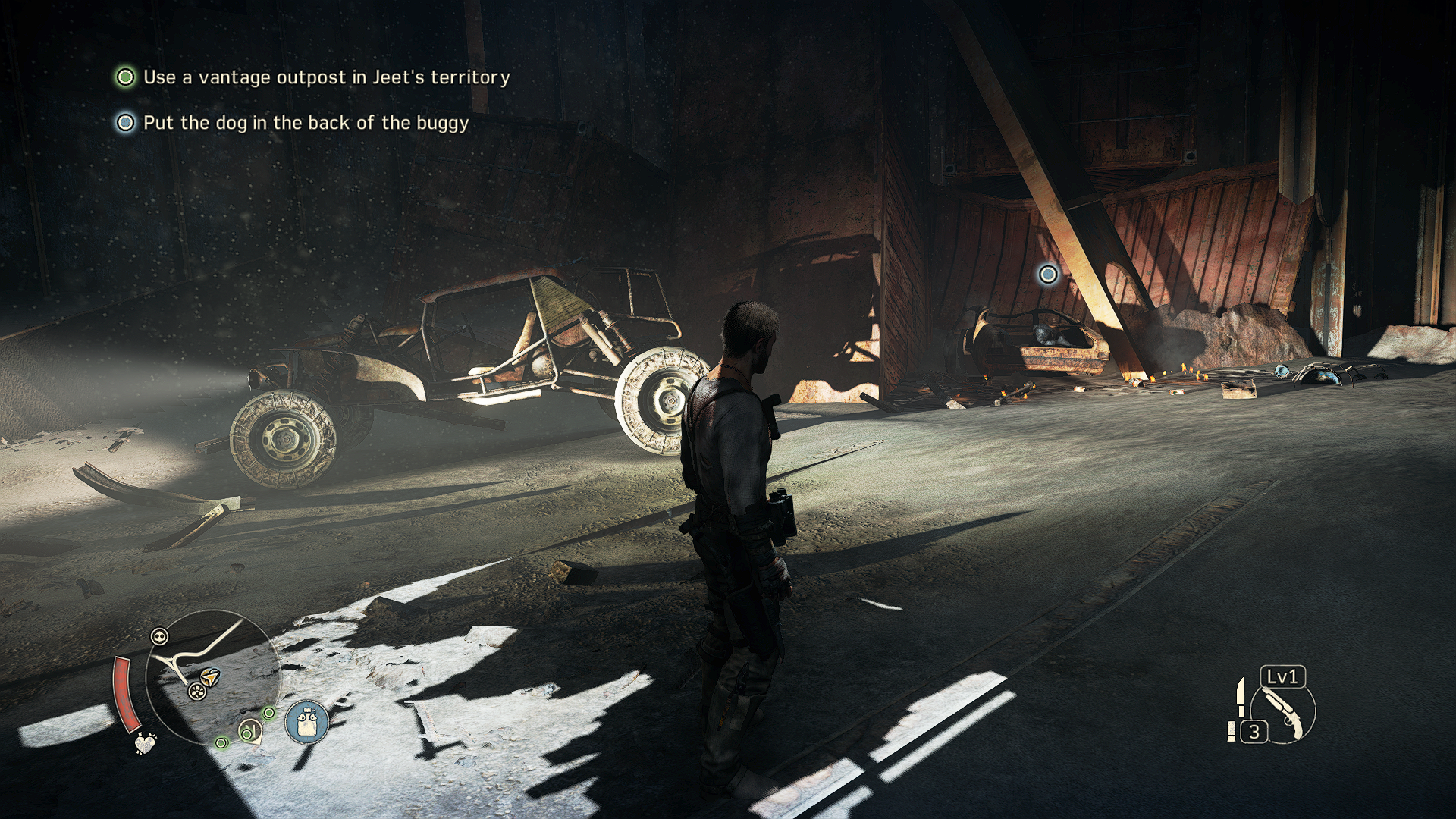Select the vantage outpost objective in Jeet's territory

coord(326,77)
